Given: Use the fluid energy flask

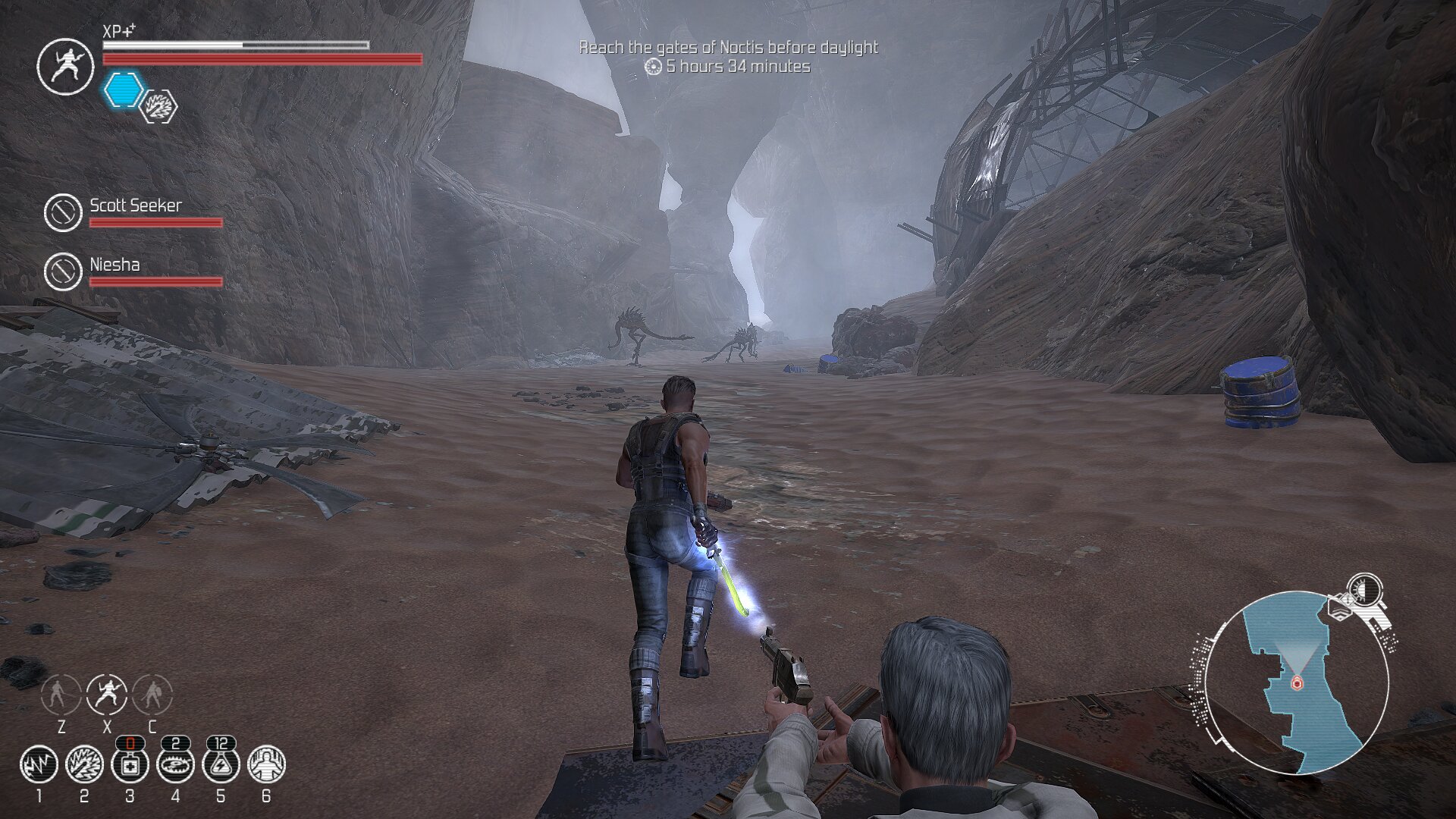Looking at the screenshot, I should click(221, 764).
